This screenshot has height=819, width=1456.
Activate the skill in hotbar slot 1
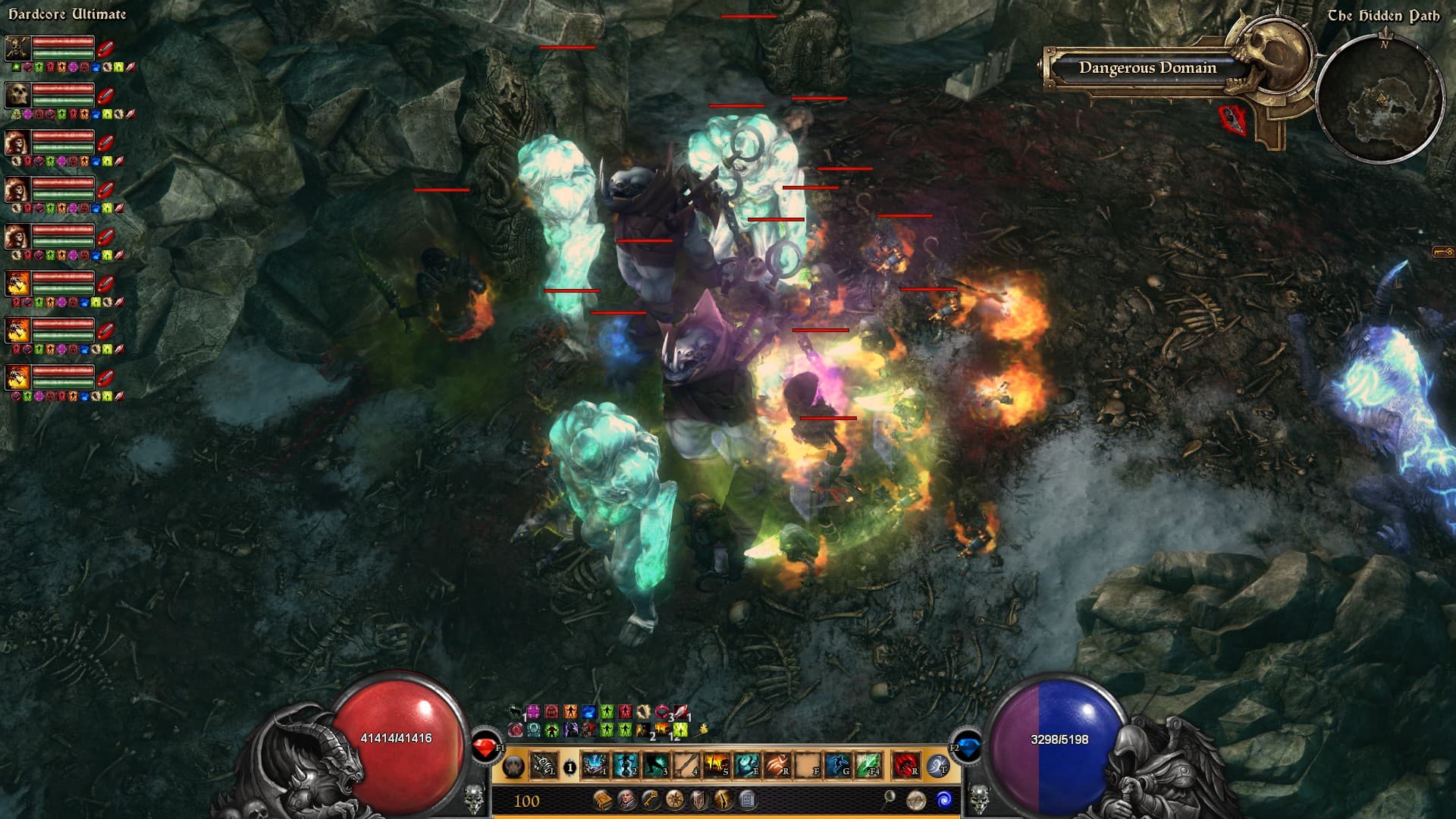[595, 766]
